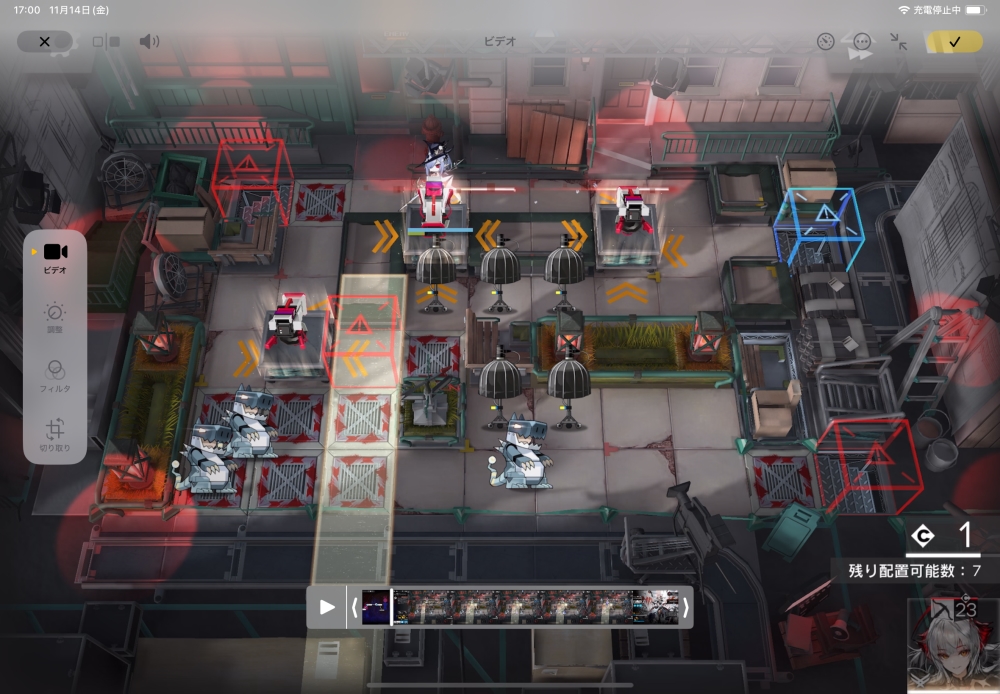Close the video editor with the X button
The height and width of the screenshot is (694, 1000).
[x=44, y=42]
